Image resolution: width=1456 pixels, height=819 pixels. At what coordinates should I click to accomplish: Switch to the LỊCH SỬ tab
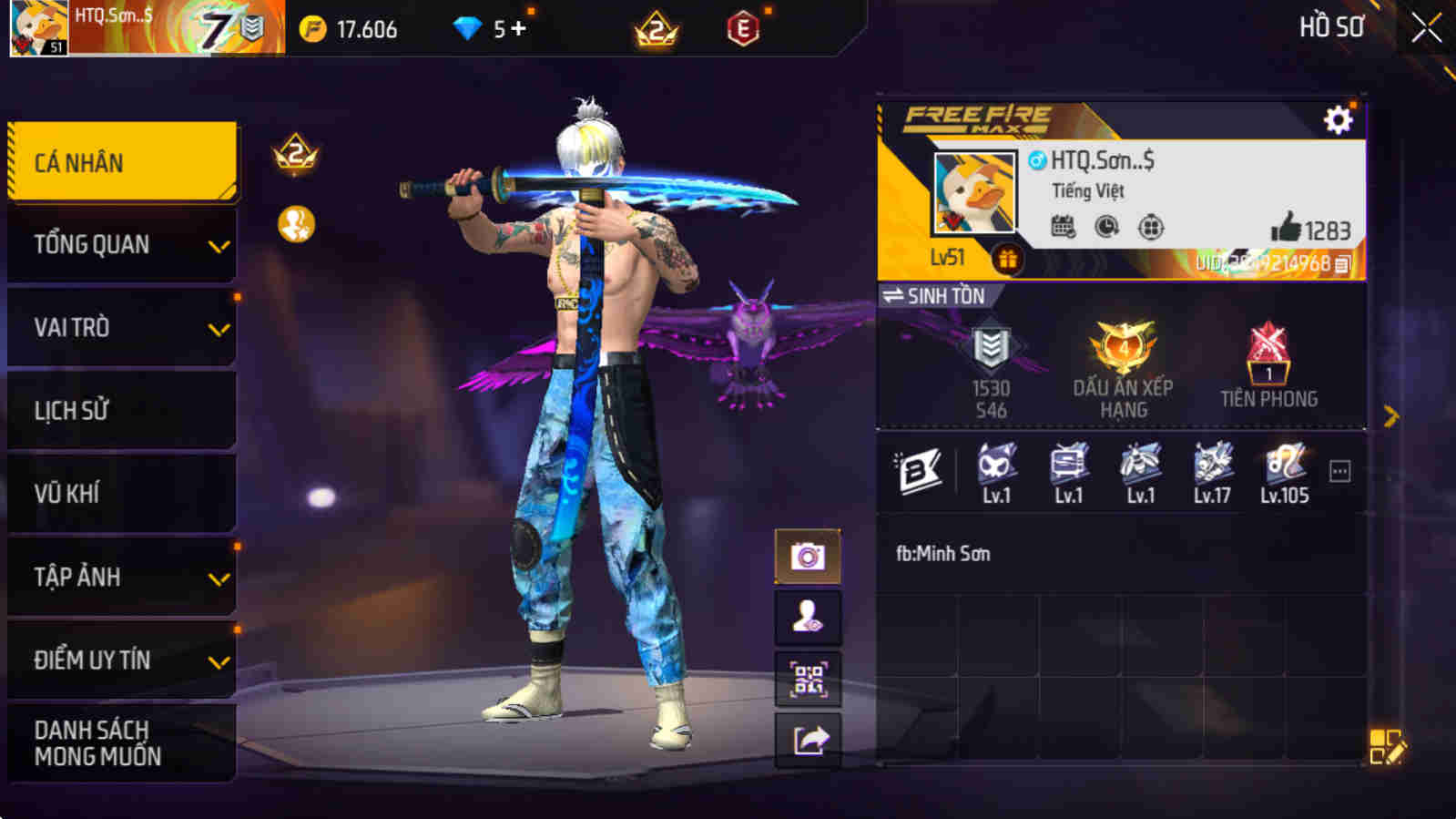pos(121,410)
